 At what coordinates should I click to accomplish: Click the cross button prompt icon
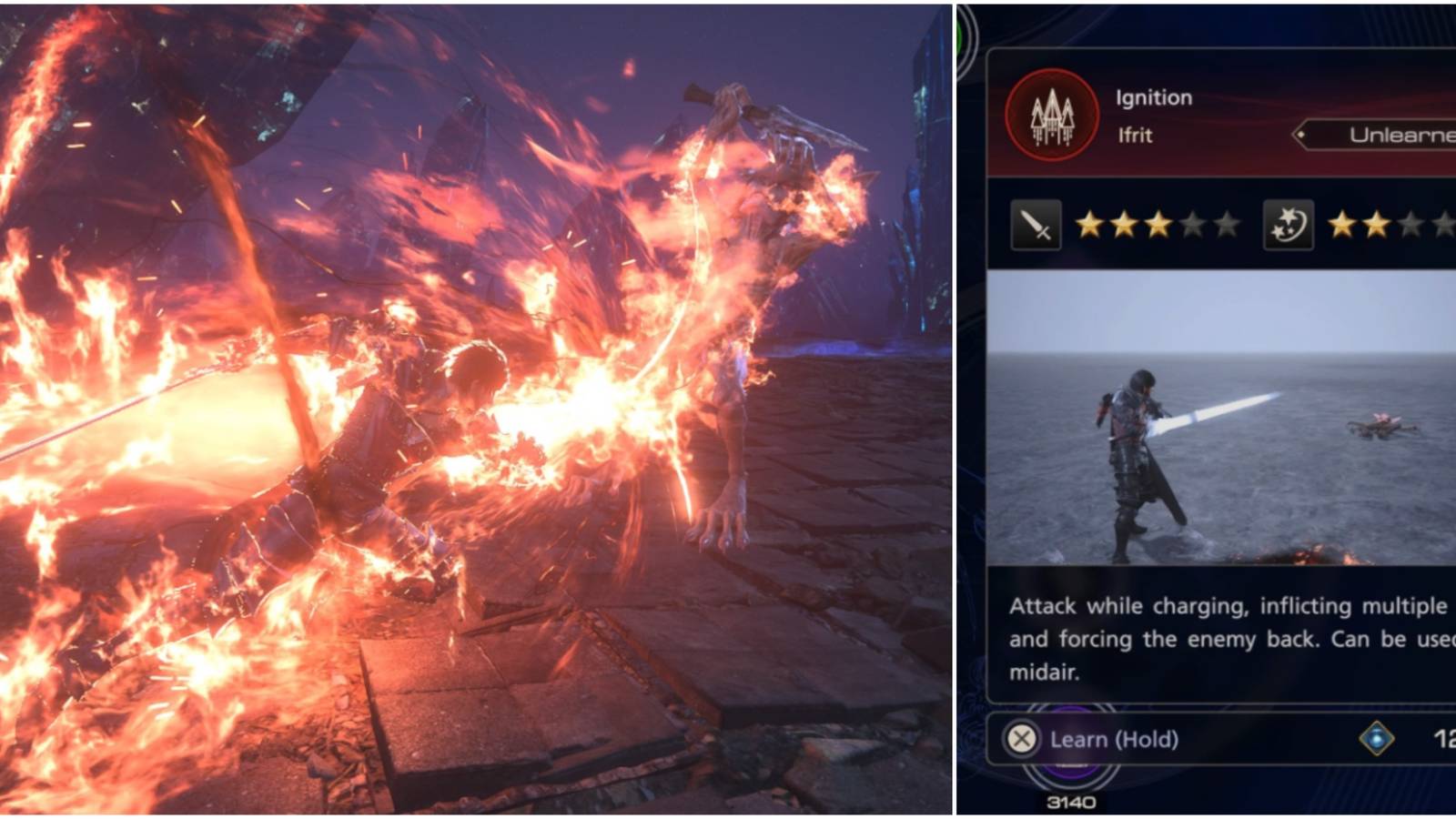[1021, 739]
